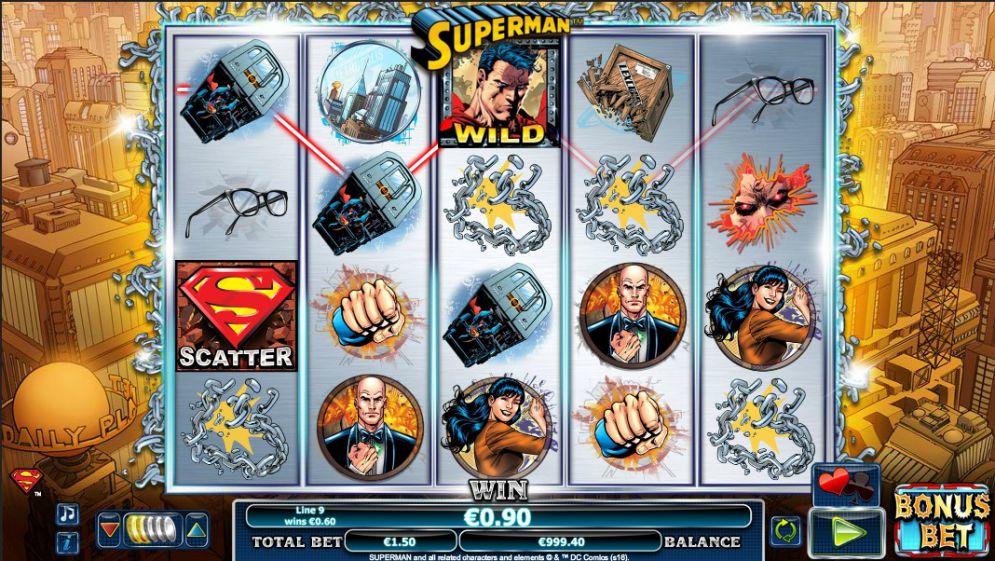Toggle sound with the music note icon

tap(67, 514)
